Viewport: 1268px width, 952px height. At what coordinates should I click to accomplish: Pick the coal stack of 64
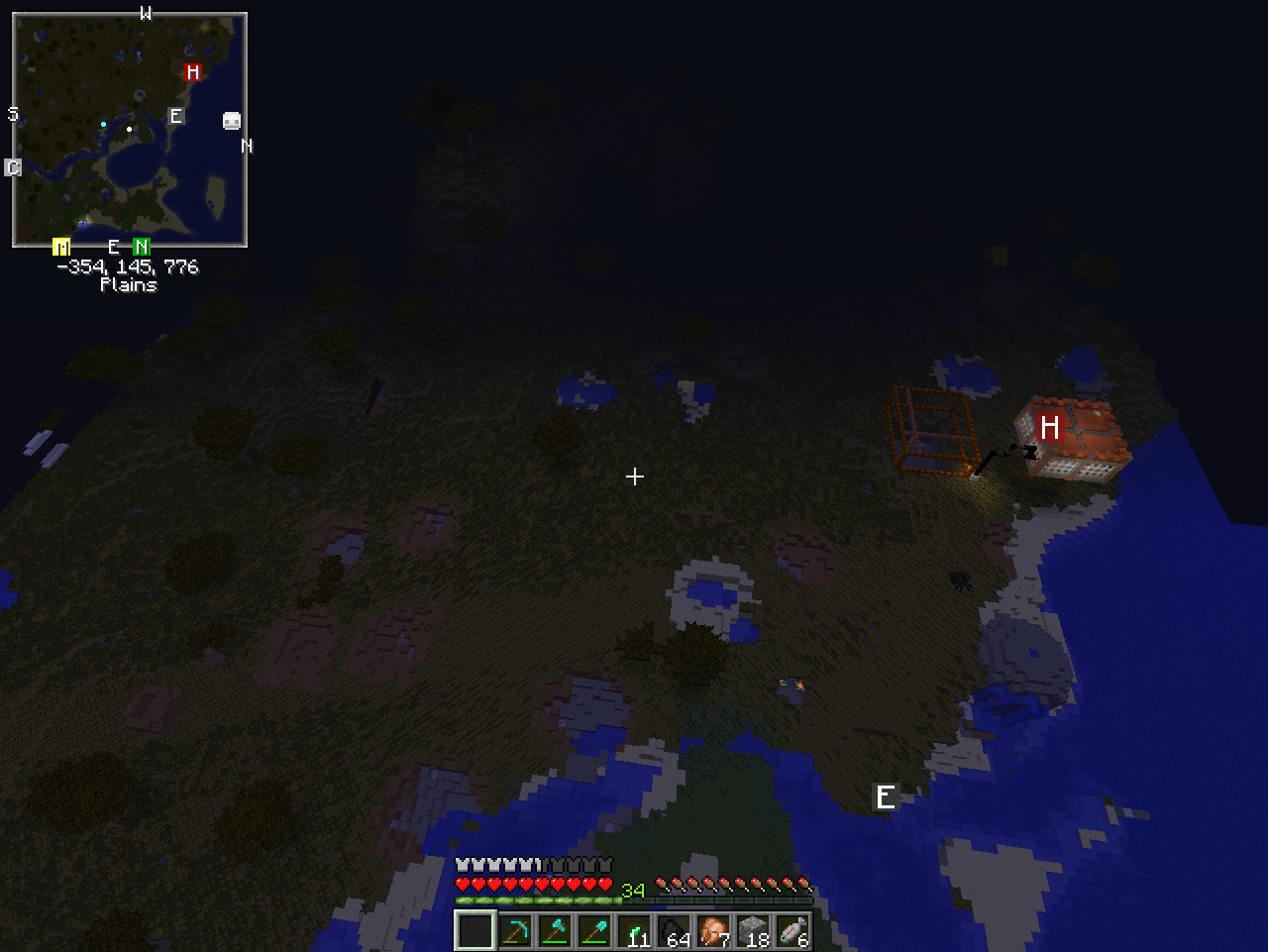674,931
